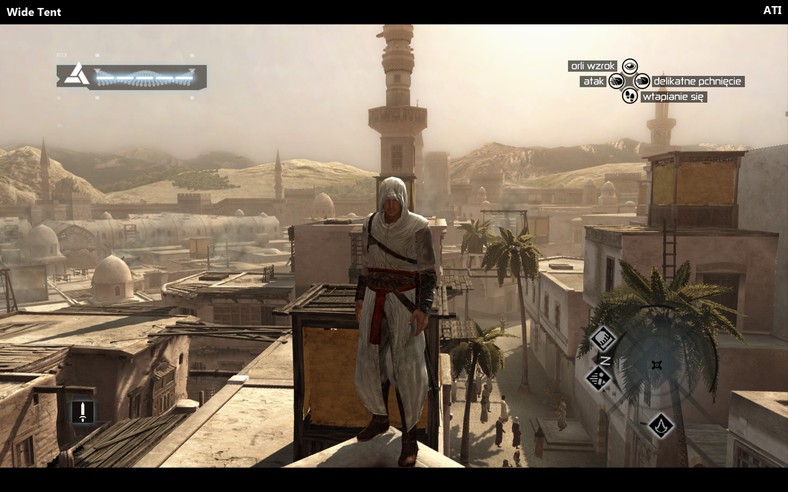This screenshot has height=492, width=788.
Task: Click the fist attack icon beside 'atak'
Action: pyautogui.click(x=617, y=81)
